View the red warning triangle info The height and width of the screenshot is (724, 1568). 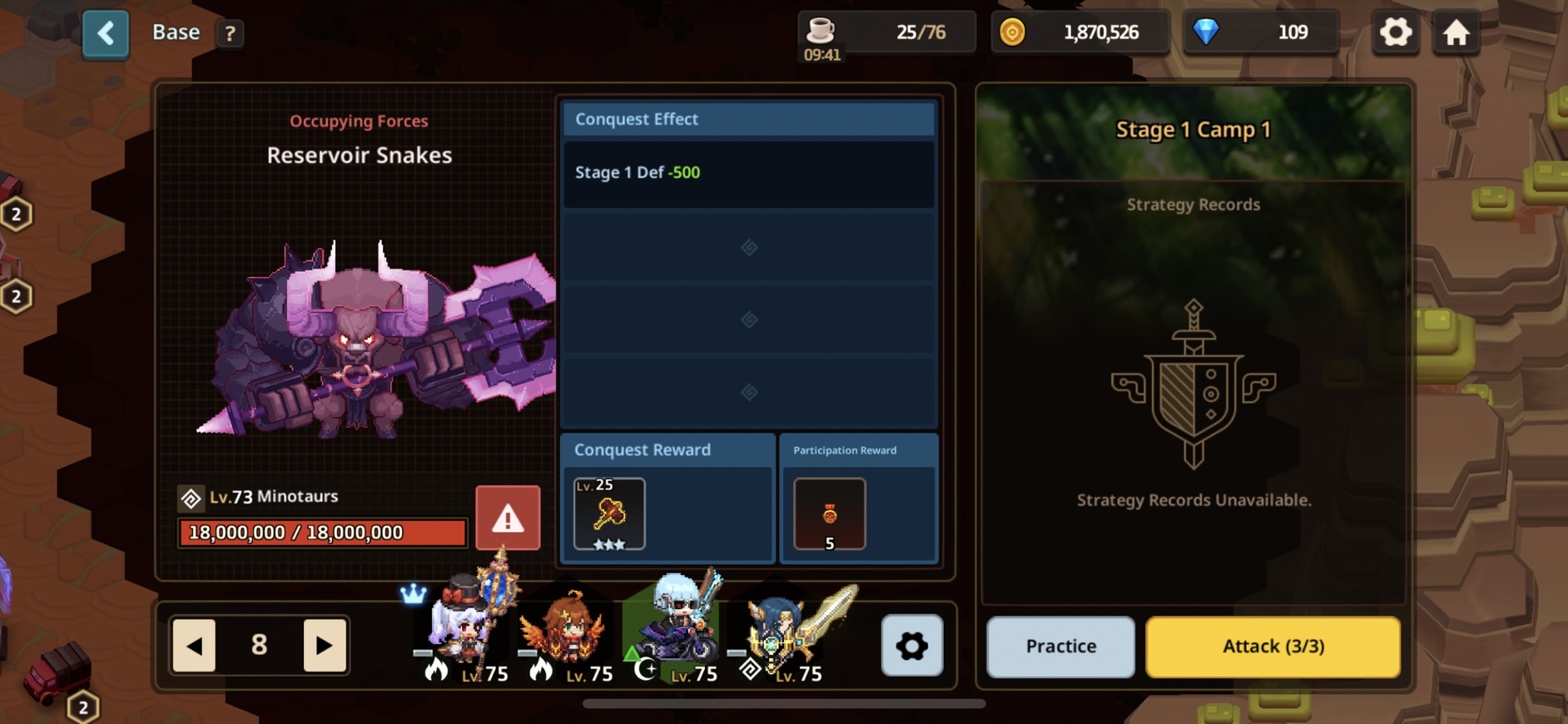tap(508, 518)
